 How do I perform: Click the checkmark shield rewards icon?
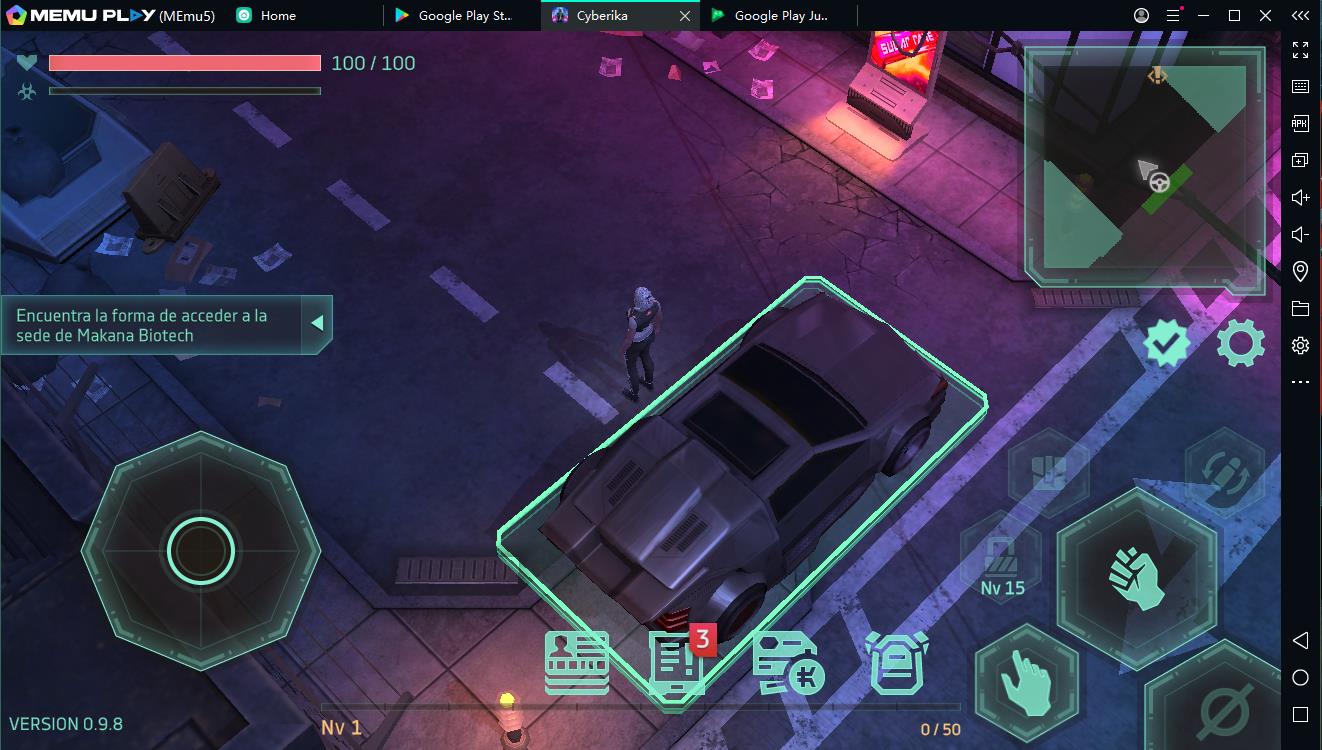tap(1165, 343)
